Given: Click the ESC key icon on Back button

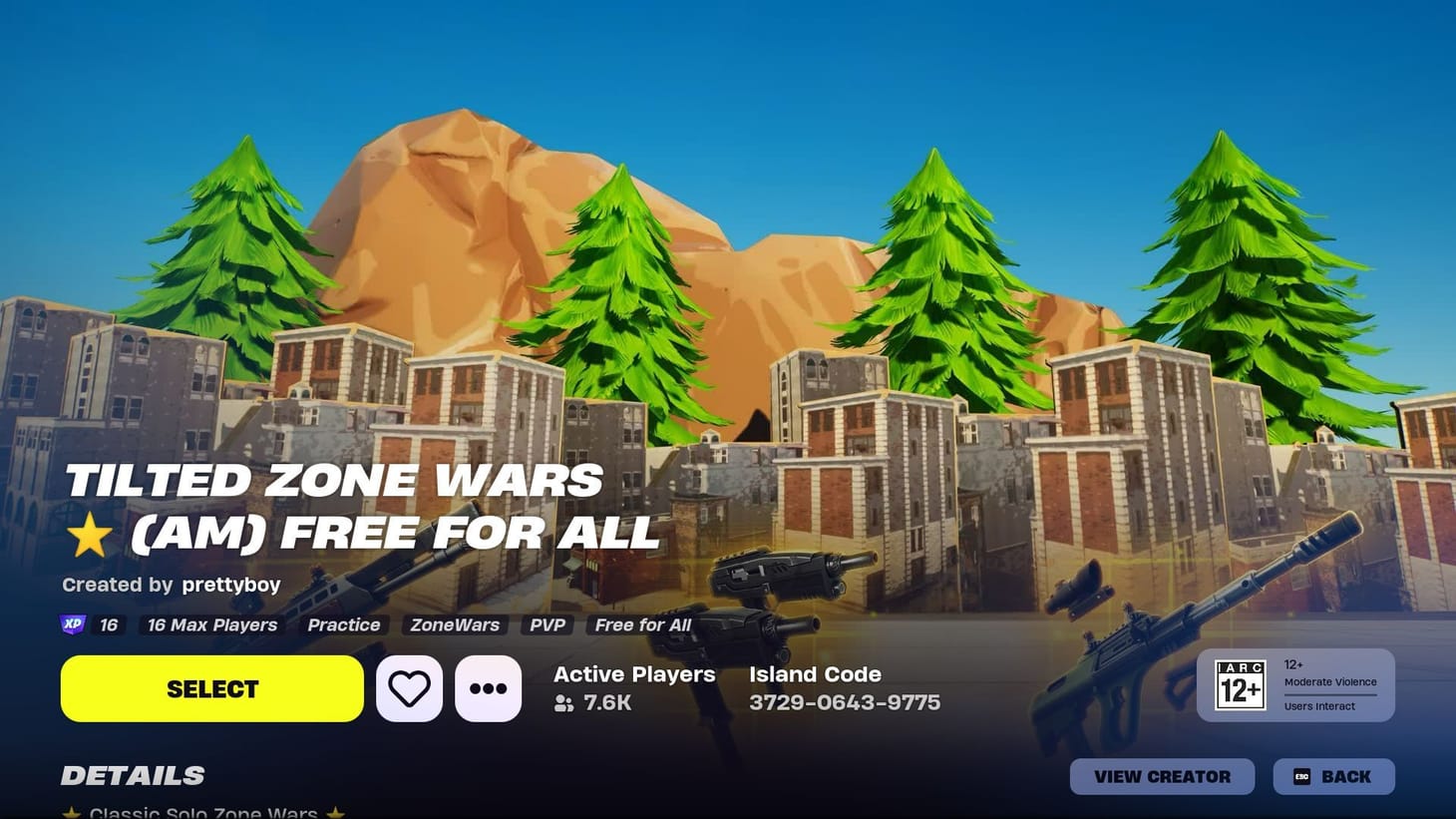Looking at the screenshot, I should point(1300,776).
